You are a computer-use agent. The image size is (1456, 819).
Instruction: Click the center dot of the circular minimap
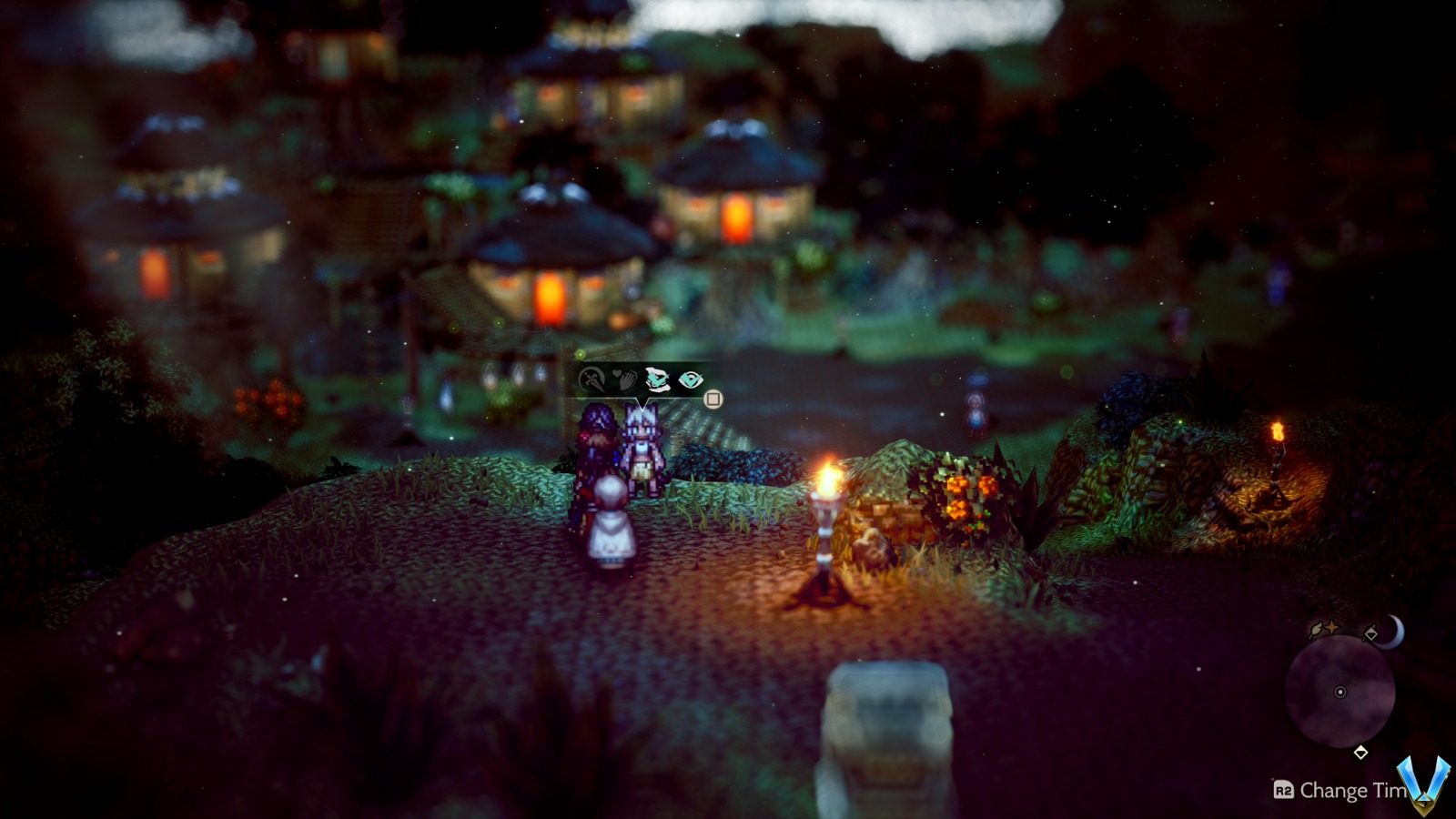tap(1340, 693)
